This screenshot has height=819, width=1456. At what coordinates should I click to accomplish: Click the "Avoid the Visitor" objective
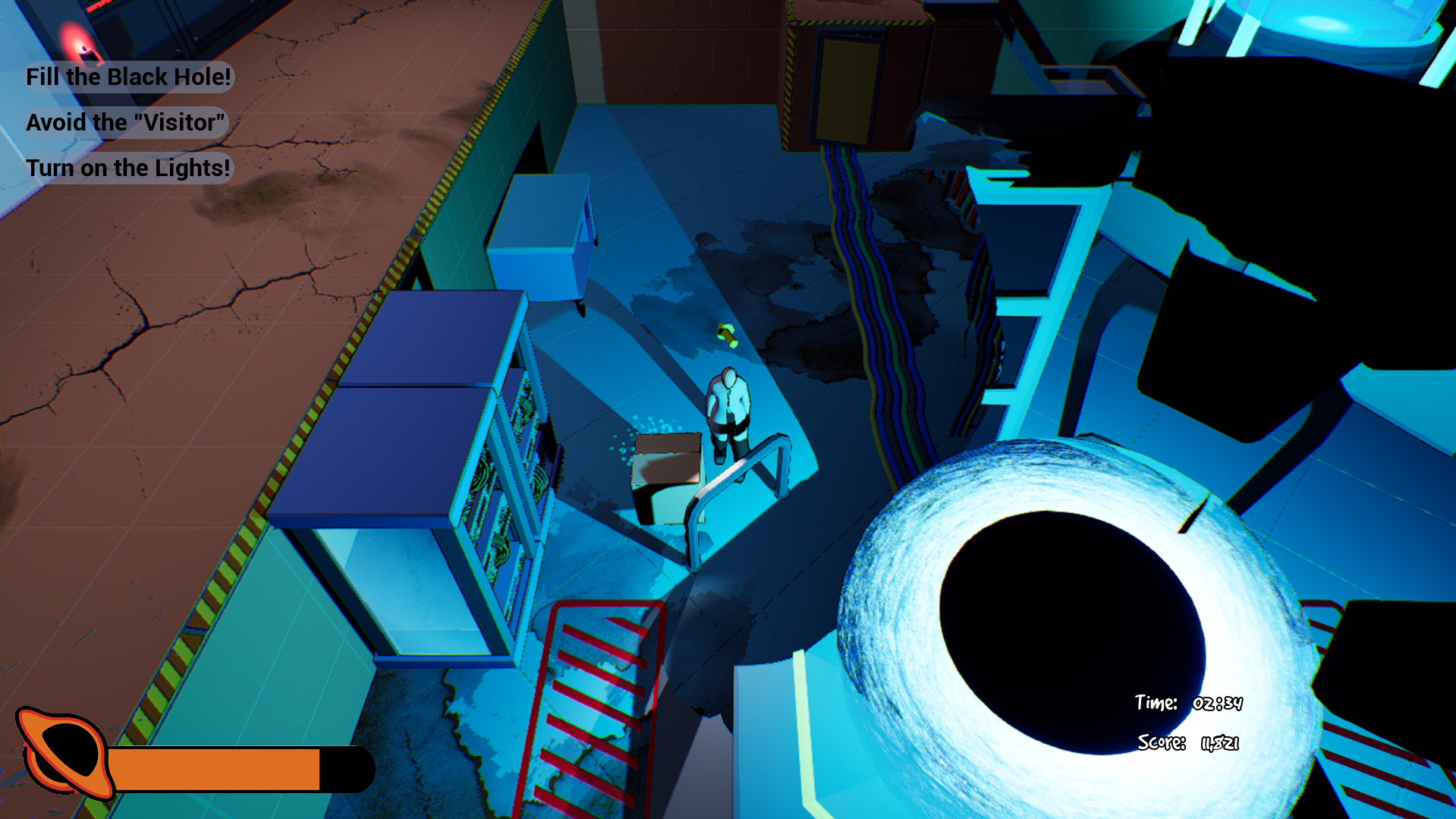pyautogui.click(x=125, y=123)
